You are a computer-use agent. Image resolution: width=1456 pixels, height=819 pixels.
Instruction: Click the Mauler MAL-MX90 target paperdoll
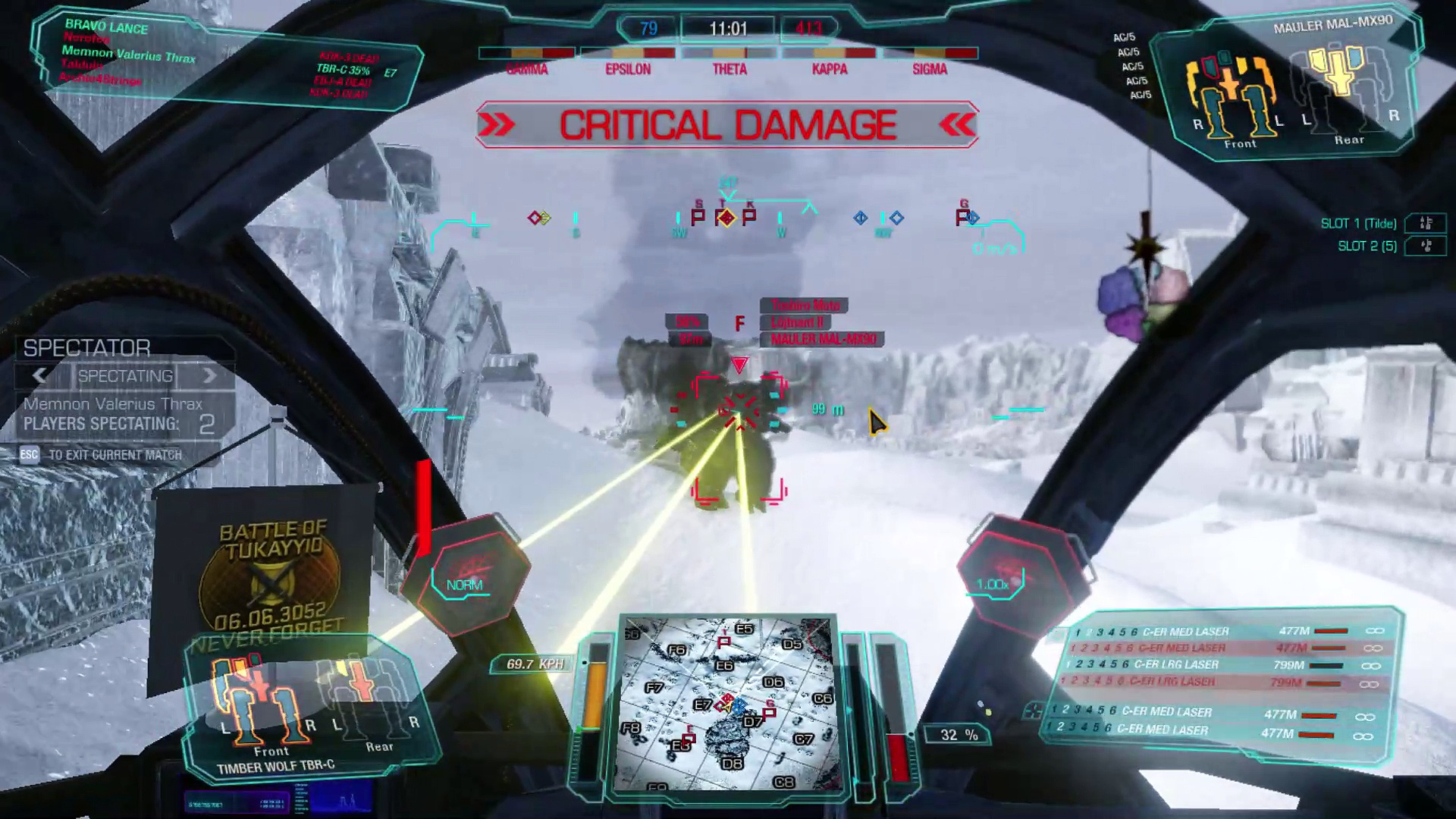1289,89
